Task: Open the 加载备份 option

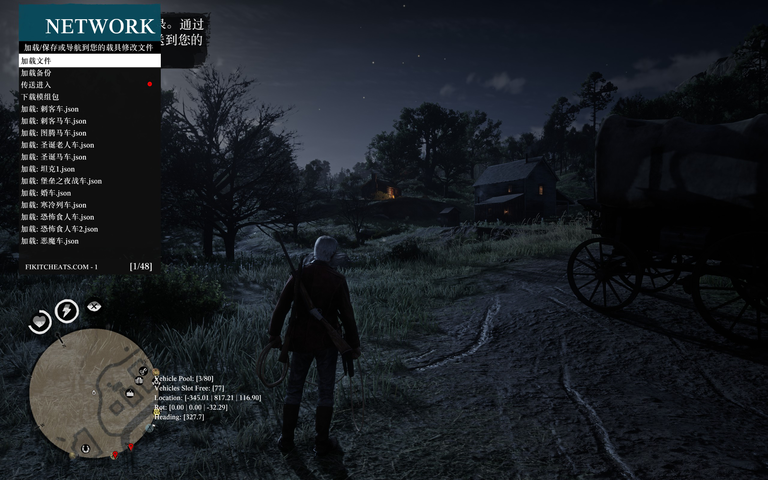Action: (x=89, y=73)
